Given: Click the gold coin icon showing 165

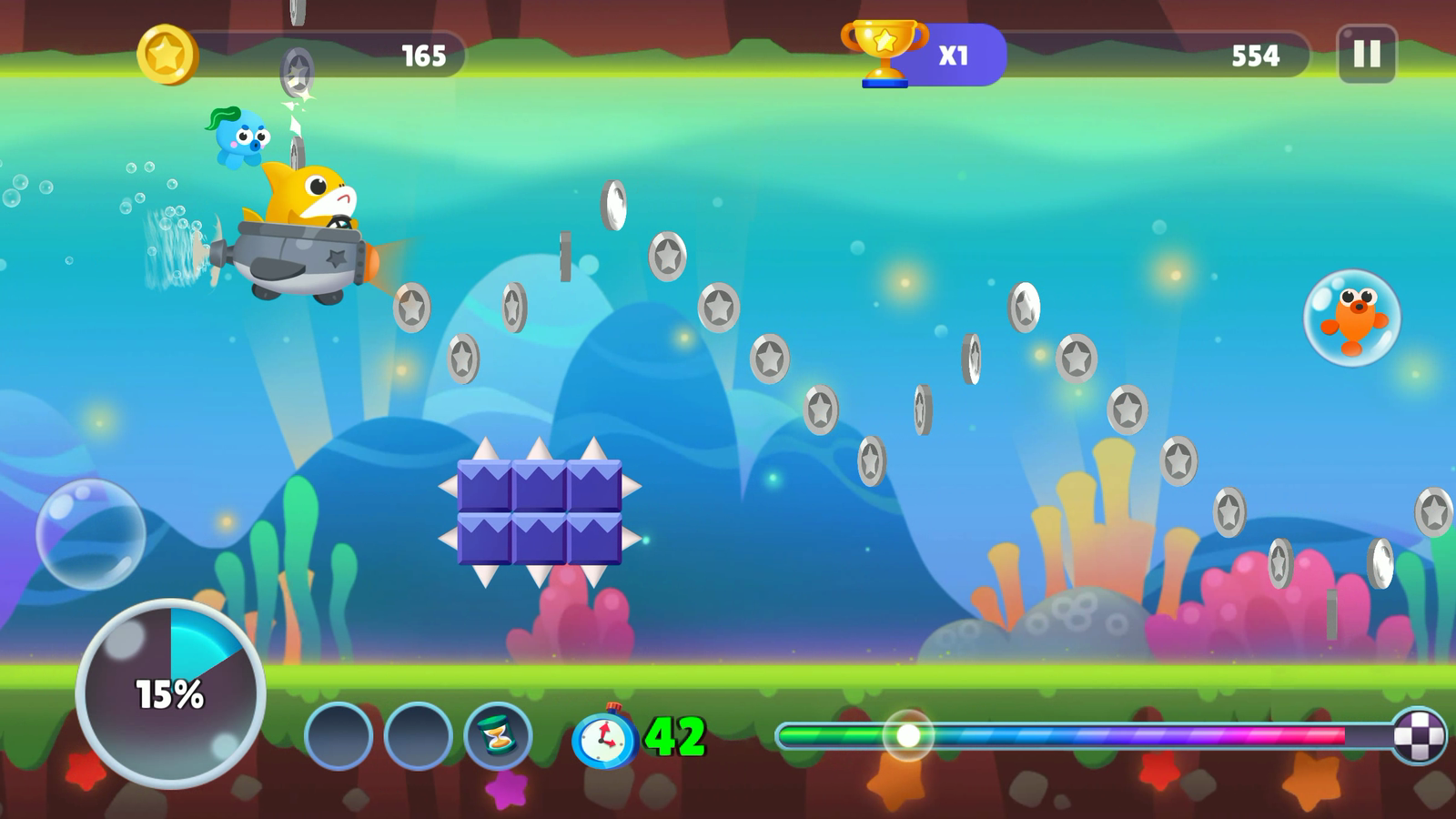Looking at the screenshot, I should coord(169,53).
